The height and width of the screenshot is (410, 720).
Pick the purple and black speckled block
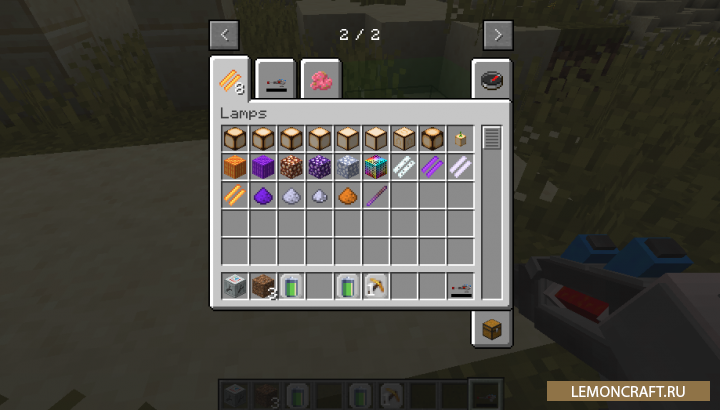320,167
